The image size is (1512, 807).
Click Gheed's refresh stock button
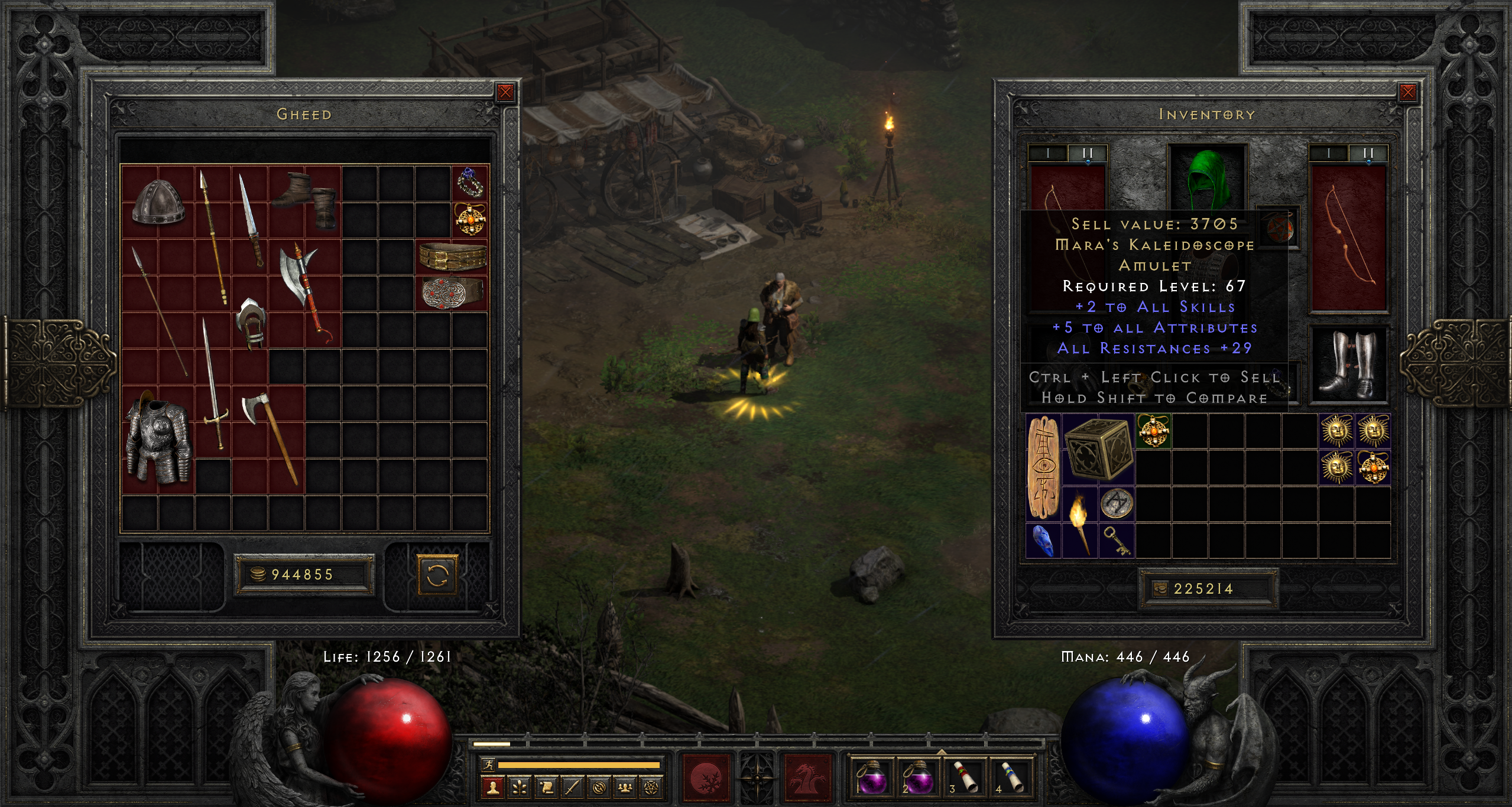point(437,574)
